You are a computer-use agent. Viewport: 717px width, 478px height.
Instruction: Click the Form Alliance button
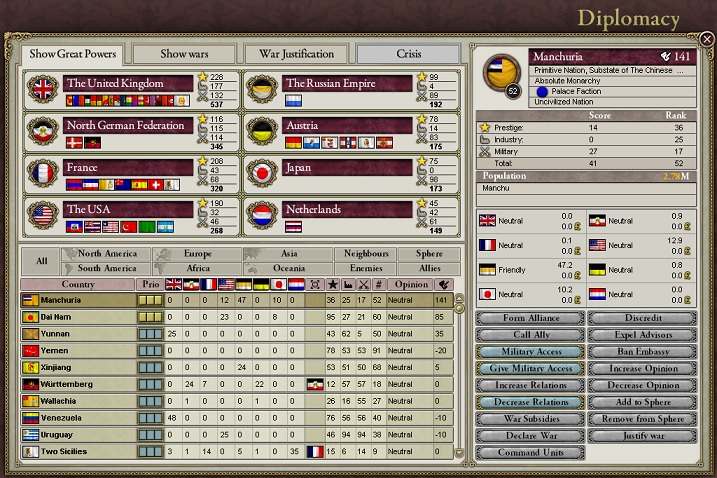[529, 318]
